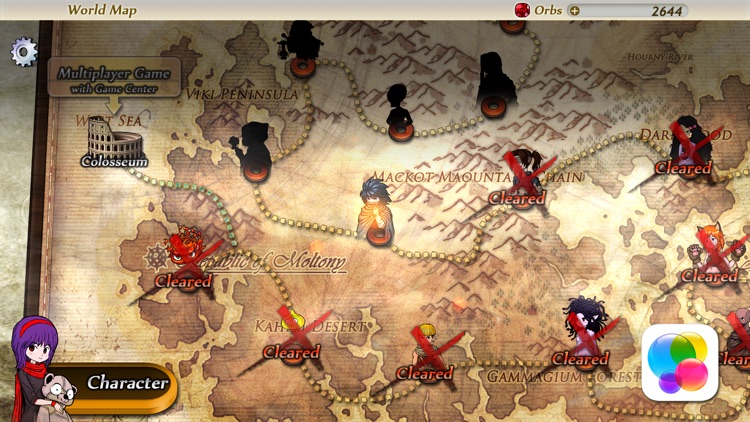Open the Game Center bubbles icon
The height and width of the screenshot is (422, 750).
coord(680,362)
